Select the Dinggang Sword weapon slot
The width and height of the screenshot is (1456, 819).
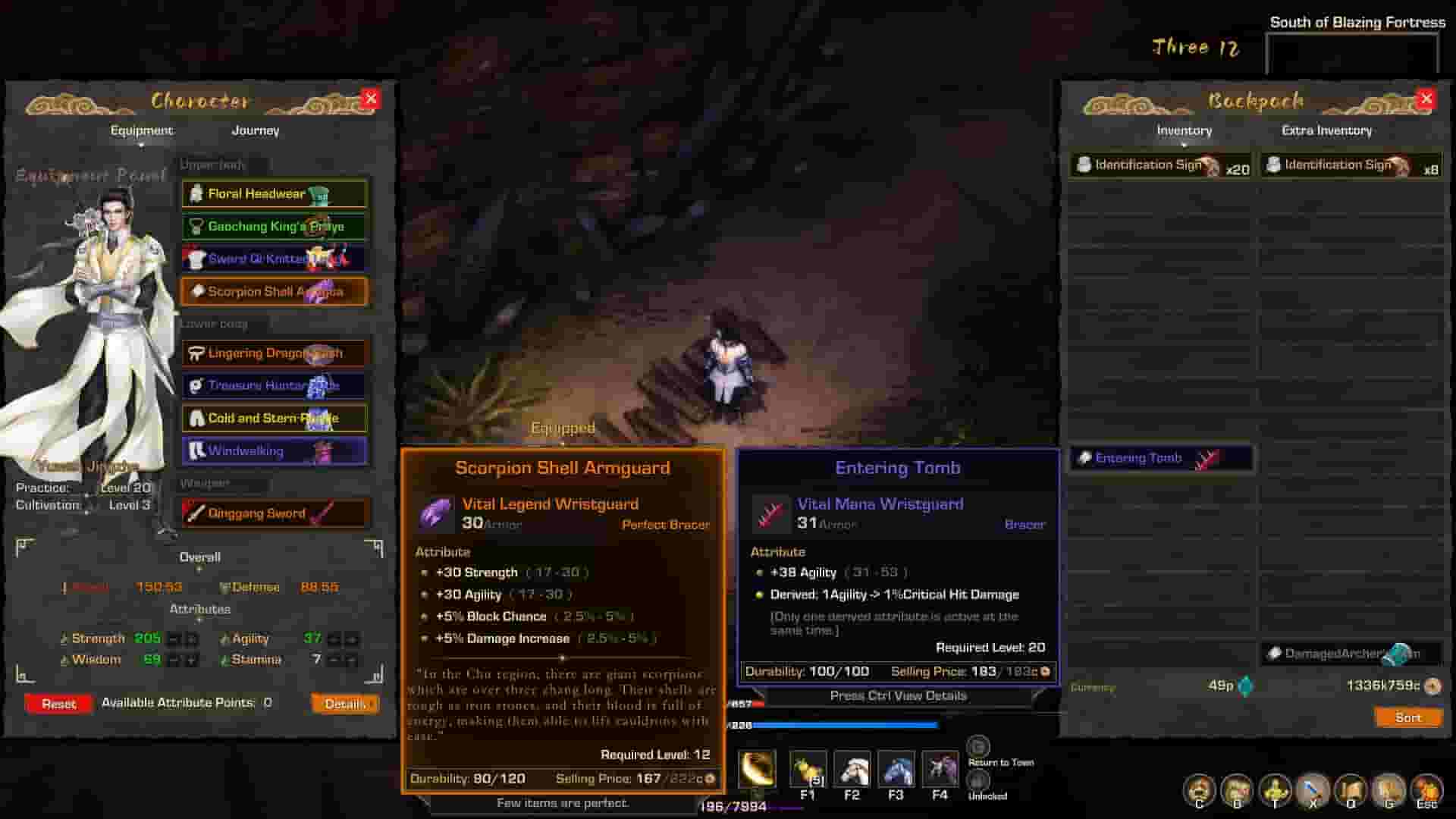coord(273,513)
